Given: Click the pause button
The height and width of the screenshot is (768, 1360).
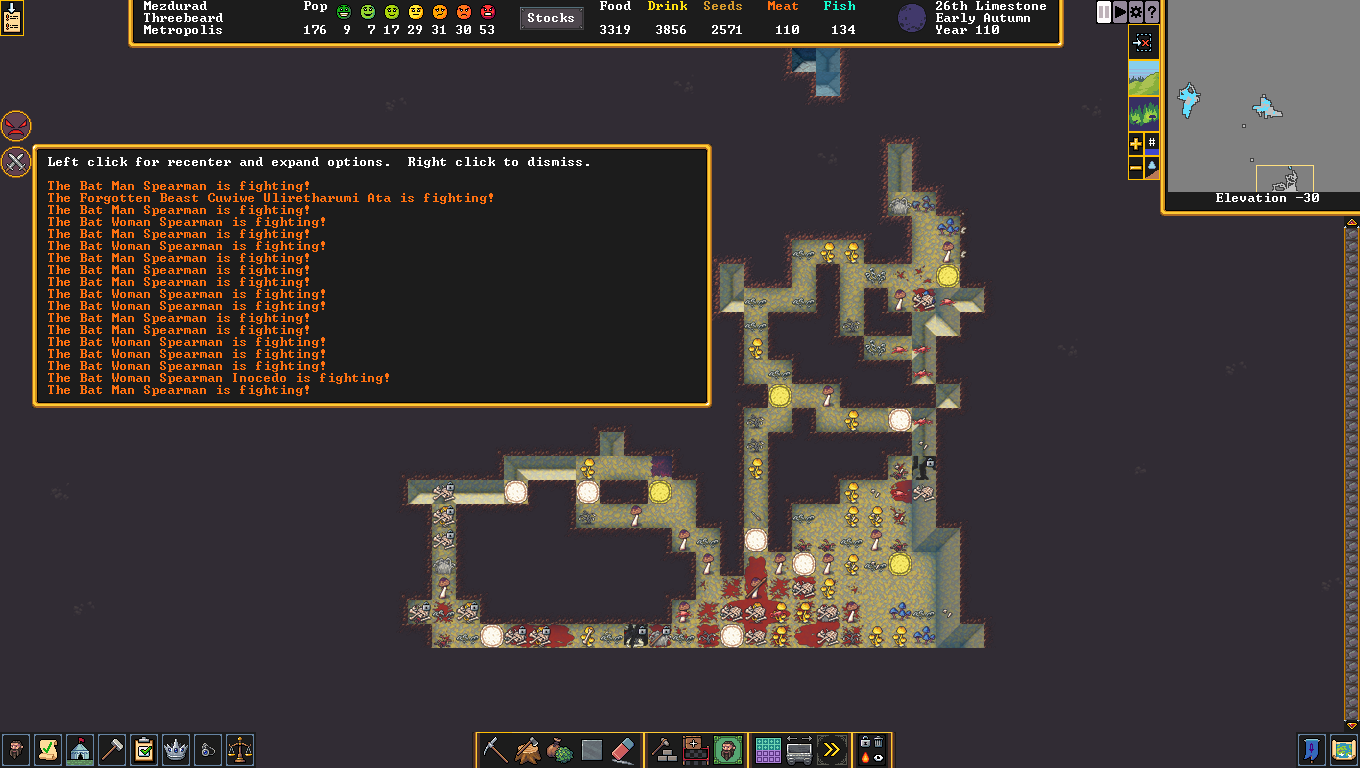Looking at the screenshot, I should [x=1104, y=12].
